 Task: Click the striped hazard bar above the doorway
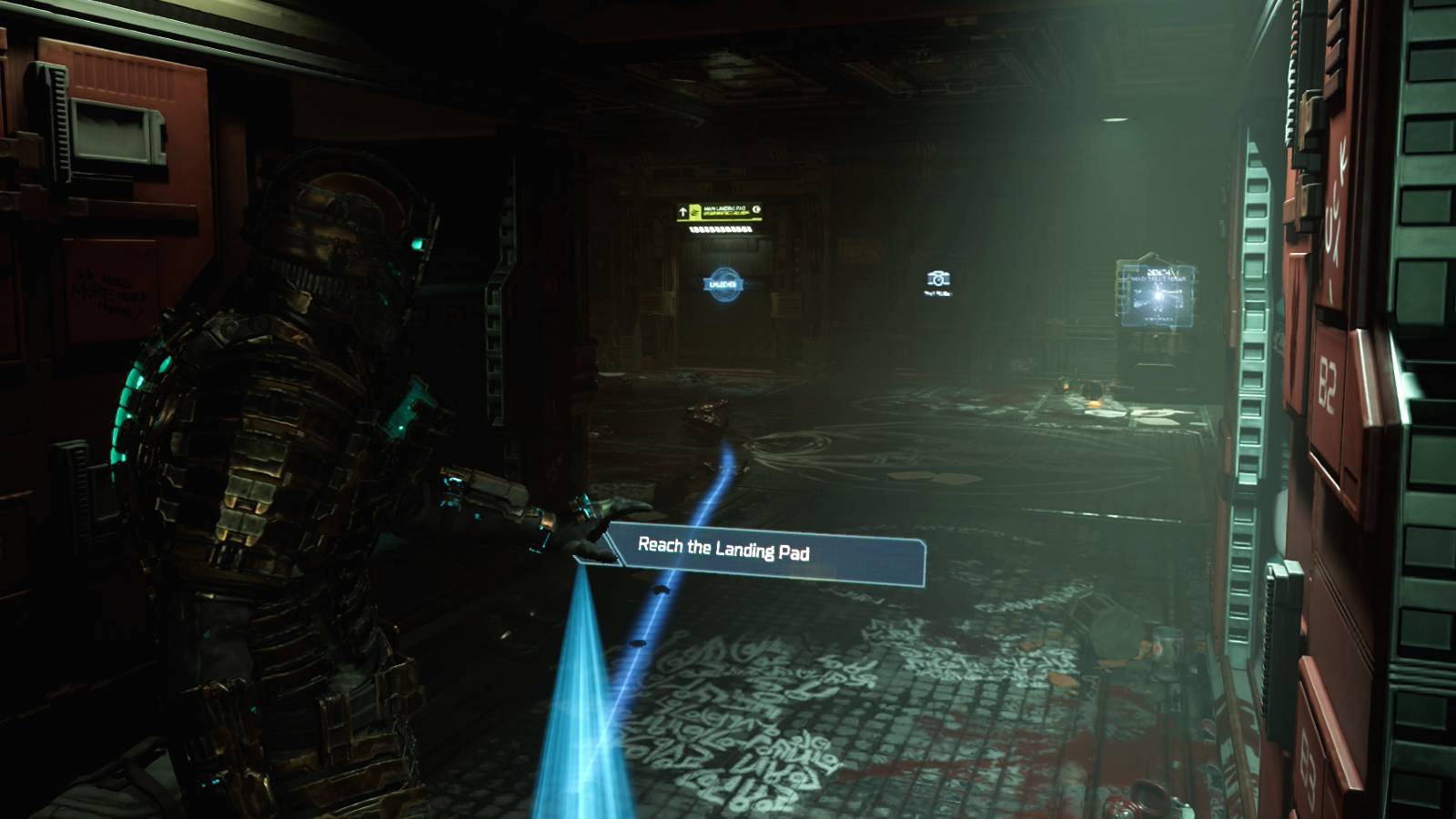click(x=721, y=229)
